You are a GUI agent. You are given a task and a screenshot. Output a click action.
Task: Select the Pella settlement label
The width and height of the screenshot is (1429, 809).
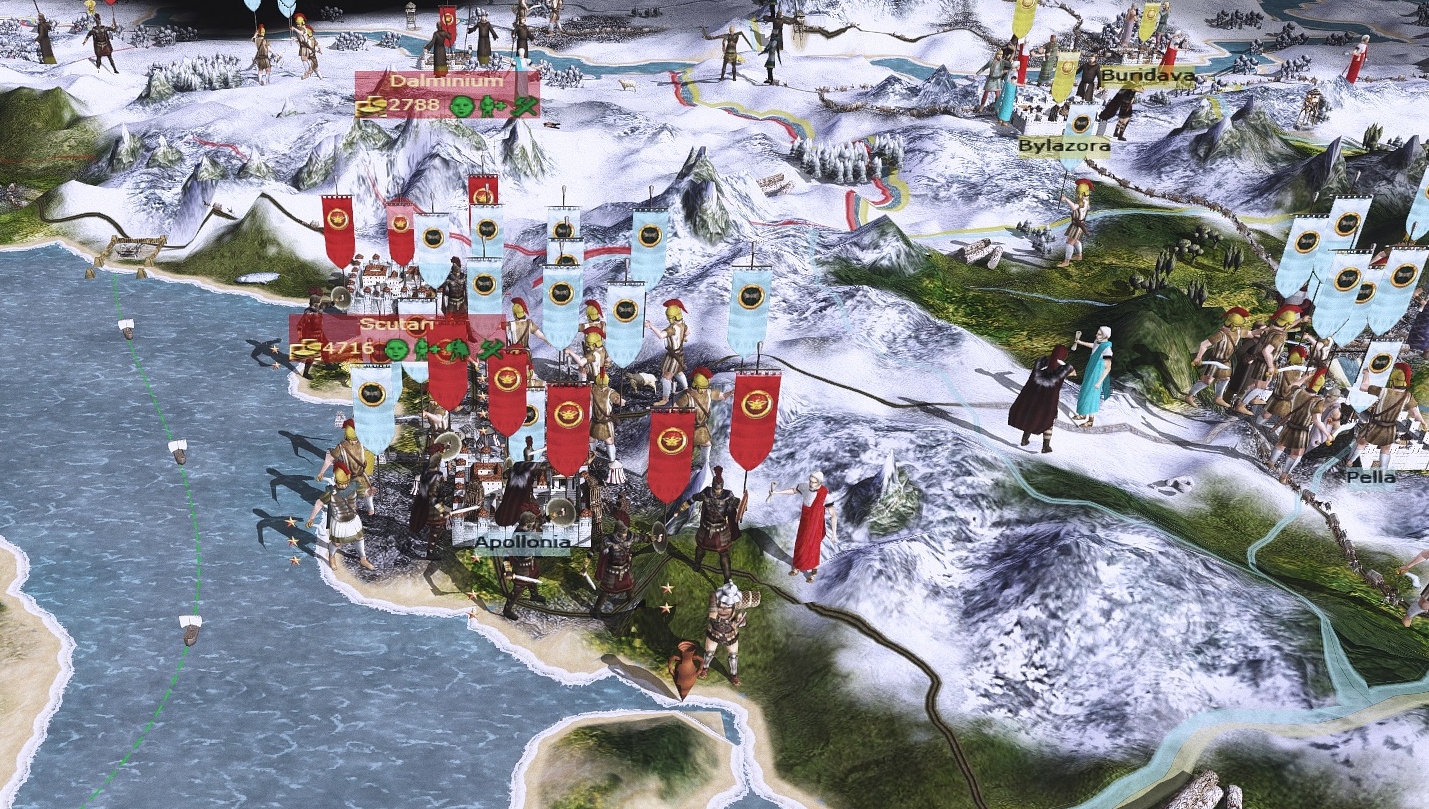pos(1369,477)
